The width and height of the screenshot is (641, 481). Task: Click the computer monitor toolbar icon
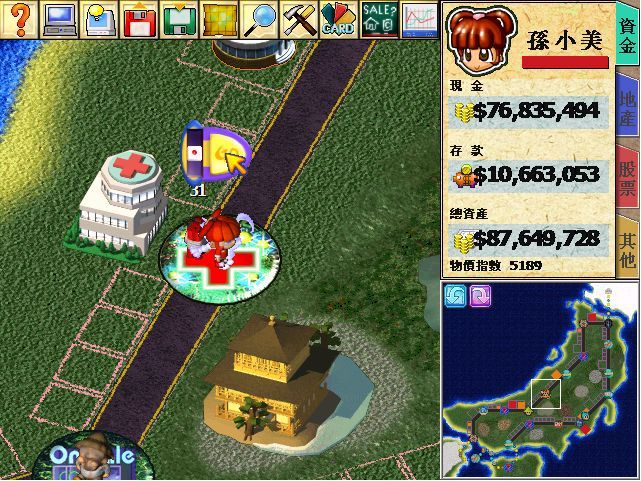pyautogui.click(x=59, y=19)
